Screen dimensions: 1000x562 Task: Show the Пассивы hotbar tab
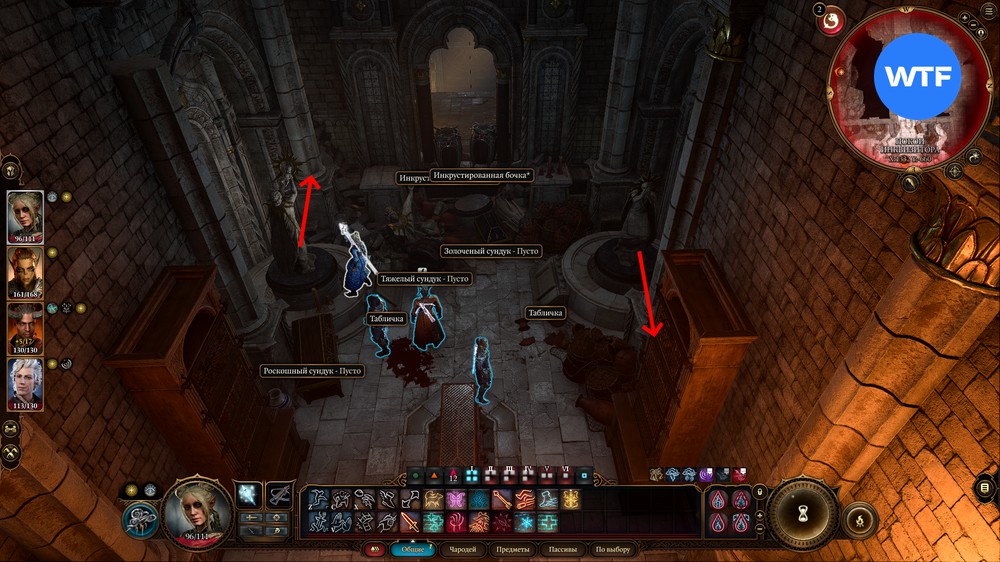(563, 549)
